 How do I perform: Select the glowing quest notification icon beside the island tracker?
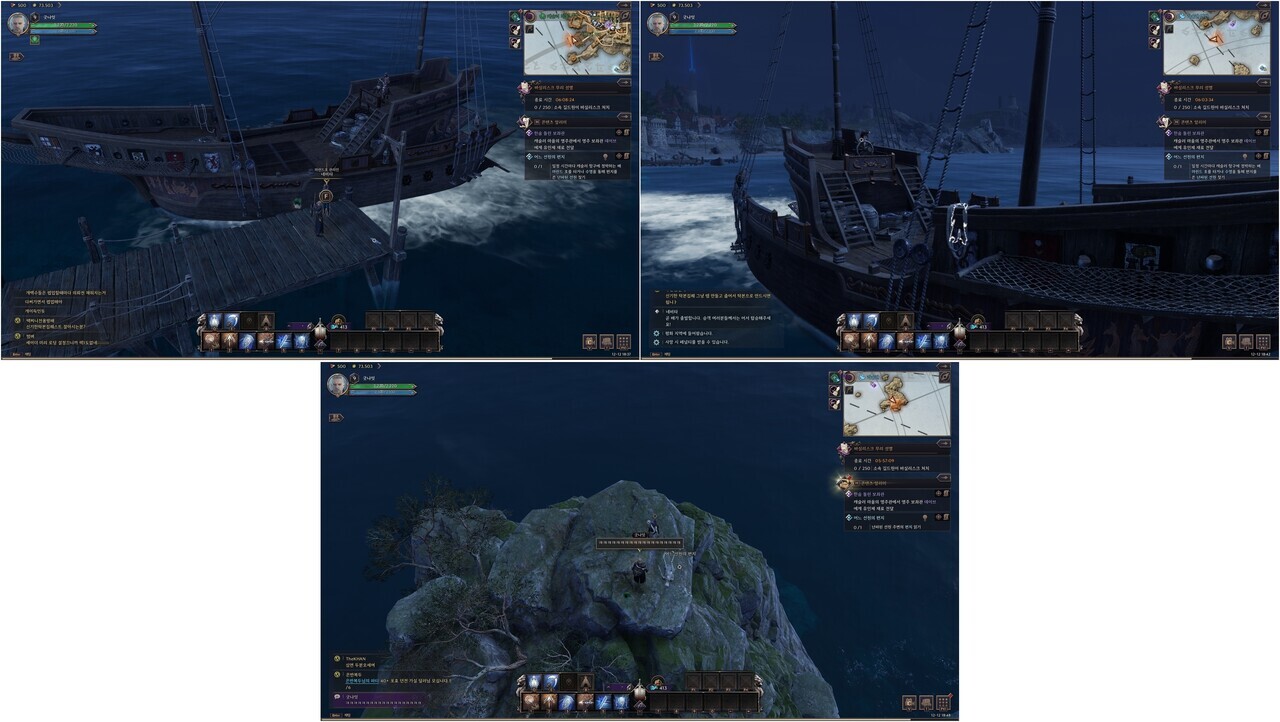(844, 482)
